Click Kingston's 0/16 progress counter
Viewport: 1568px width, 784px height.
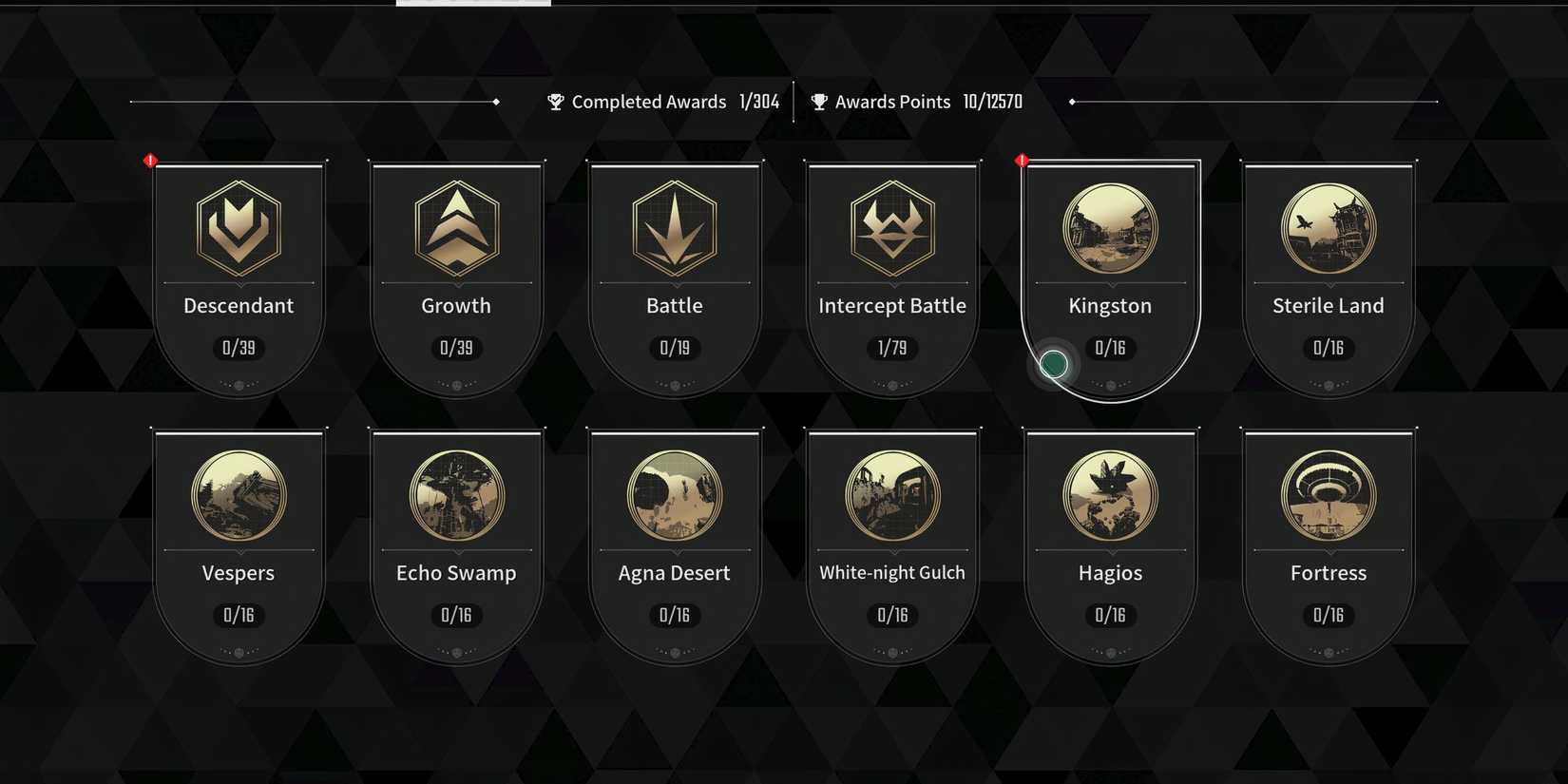click(x=1109, y=349)
